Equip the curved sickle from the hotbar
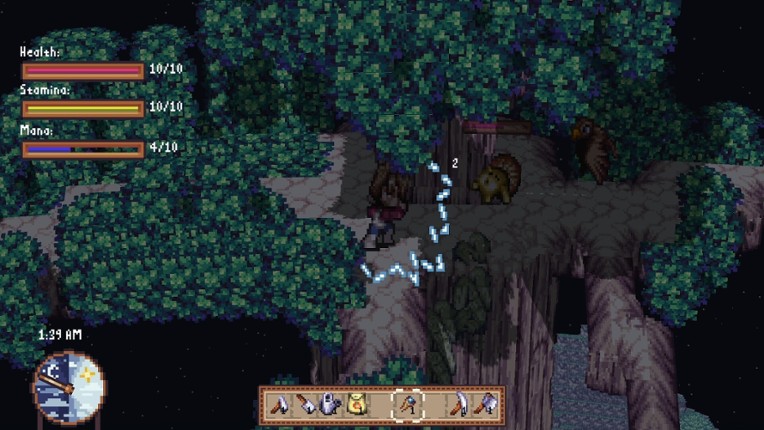Viewport: 764px width, 430px height. click(x=461, y=405)
